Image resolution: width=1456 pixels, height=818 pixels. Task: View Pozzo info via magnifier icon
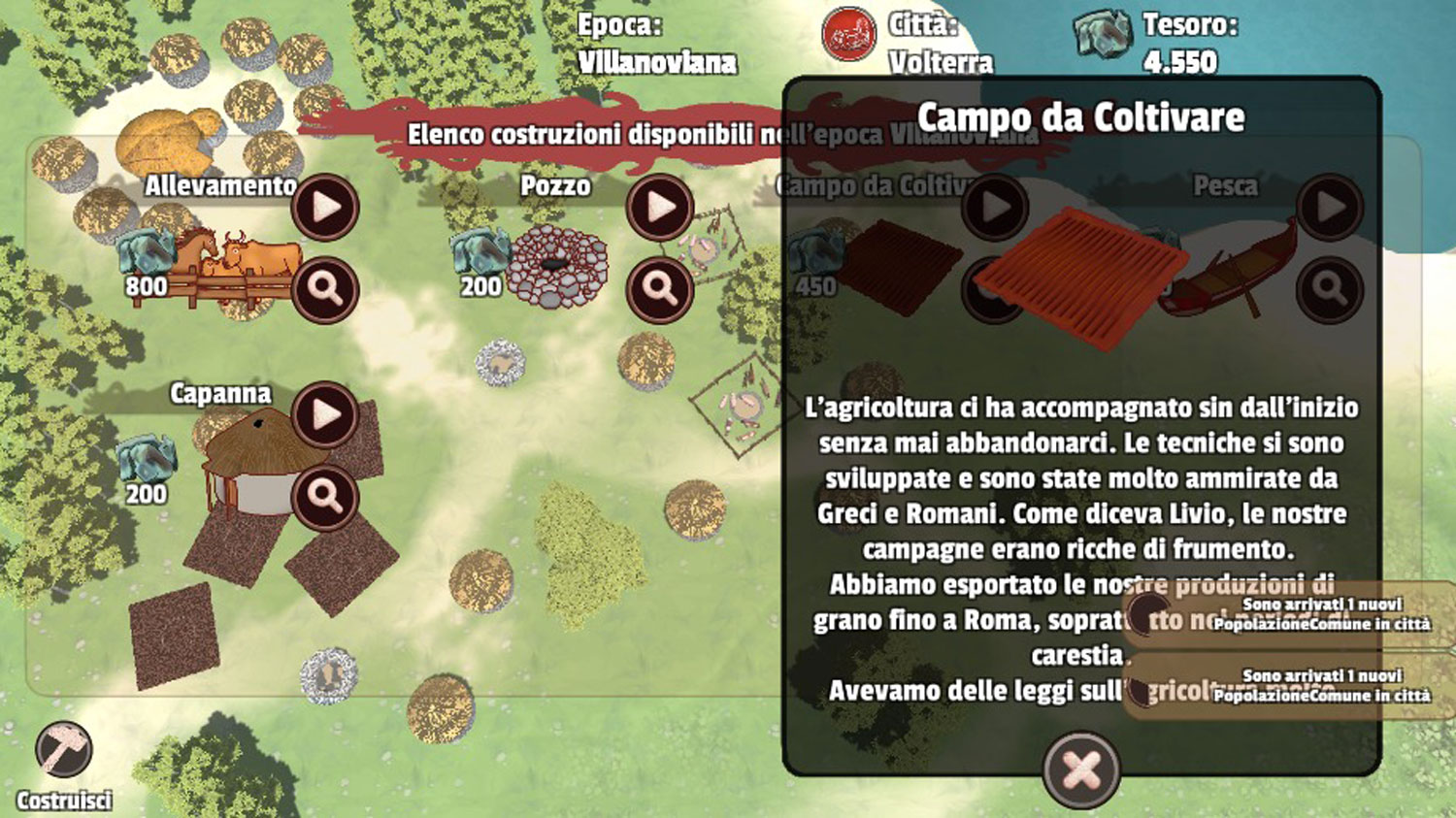(660, 289)
